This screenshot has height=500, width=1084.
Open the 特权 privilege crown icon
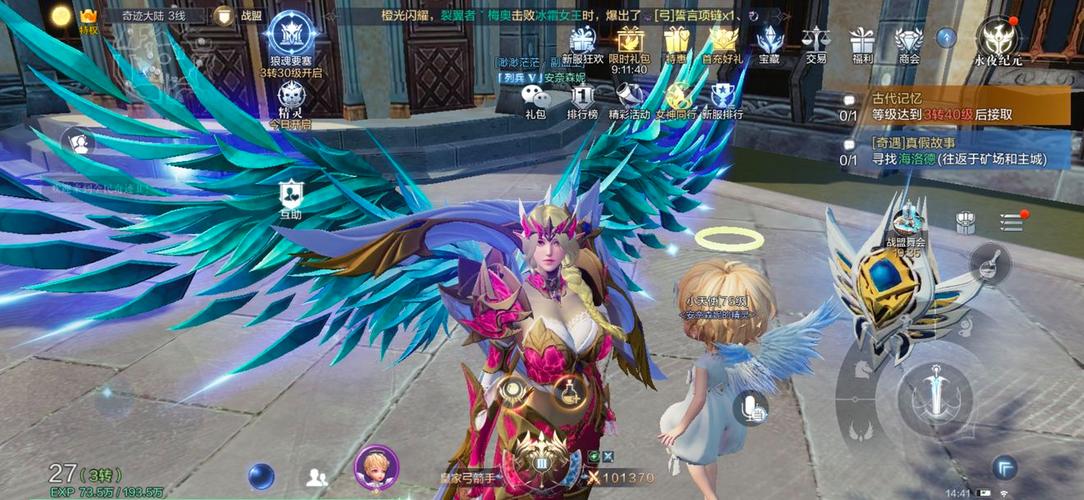pos(89,18)
